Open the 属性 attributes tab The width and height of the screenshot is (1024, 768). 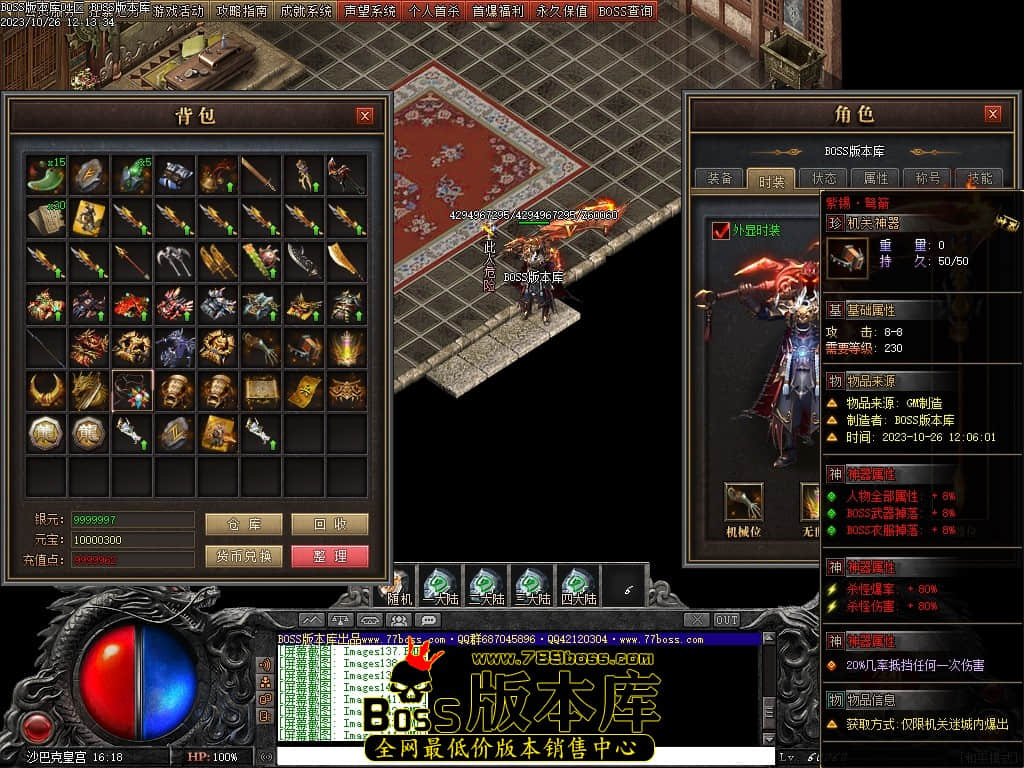(875, 179)
